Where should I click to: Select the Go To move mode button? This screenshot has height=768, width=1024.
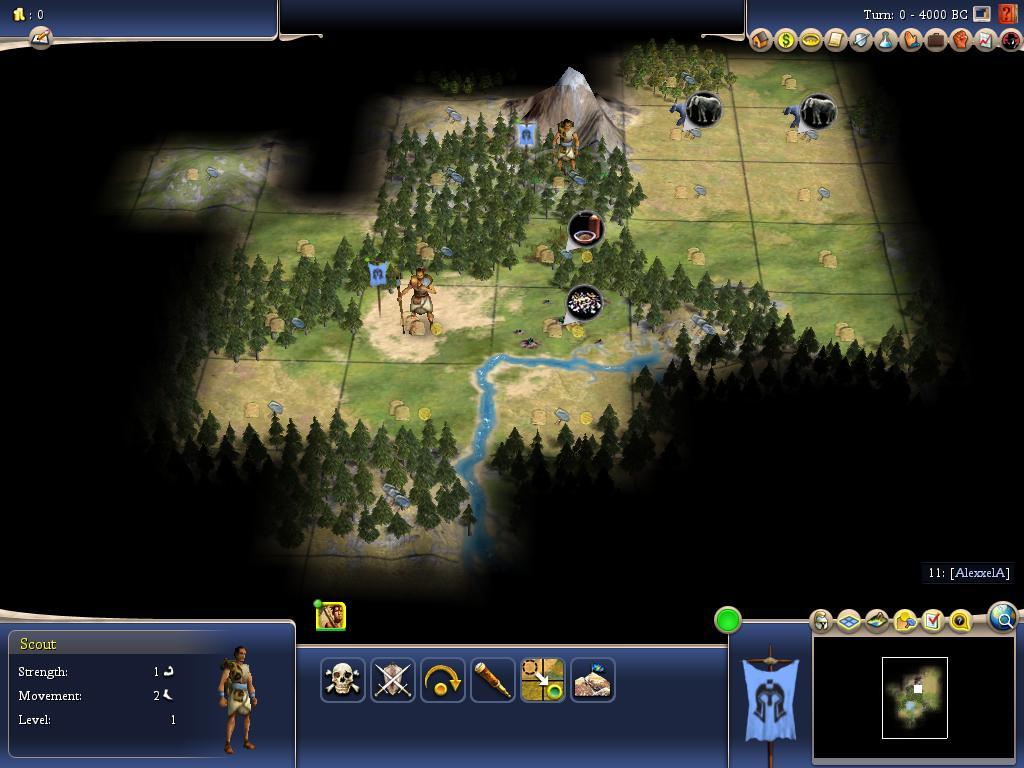pyautogui.click(x=543, y=680)
